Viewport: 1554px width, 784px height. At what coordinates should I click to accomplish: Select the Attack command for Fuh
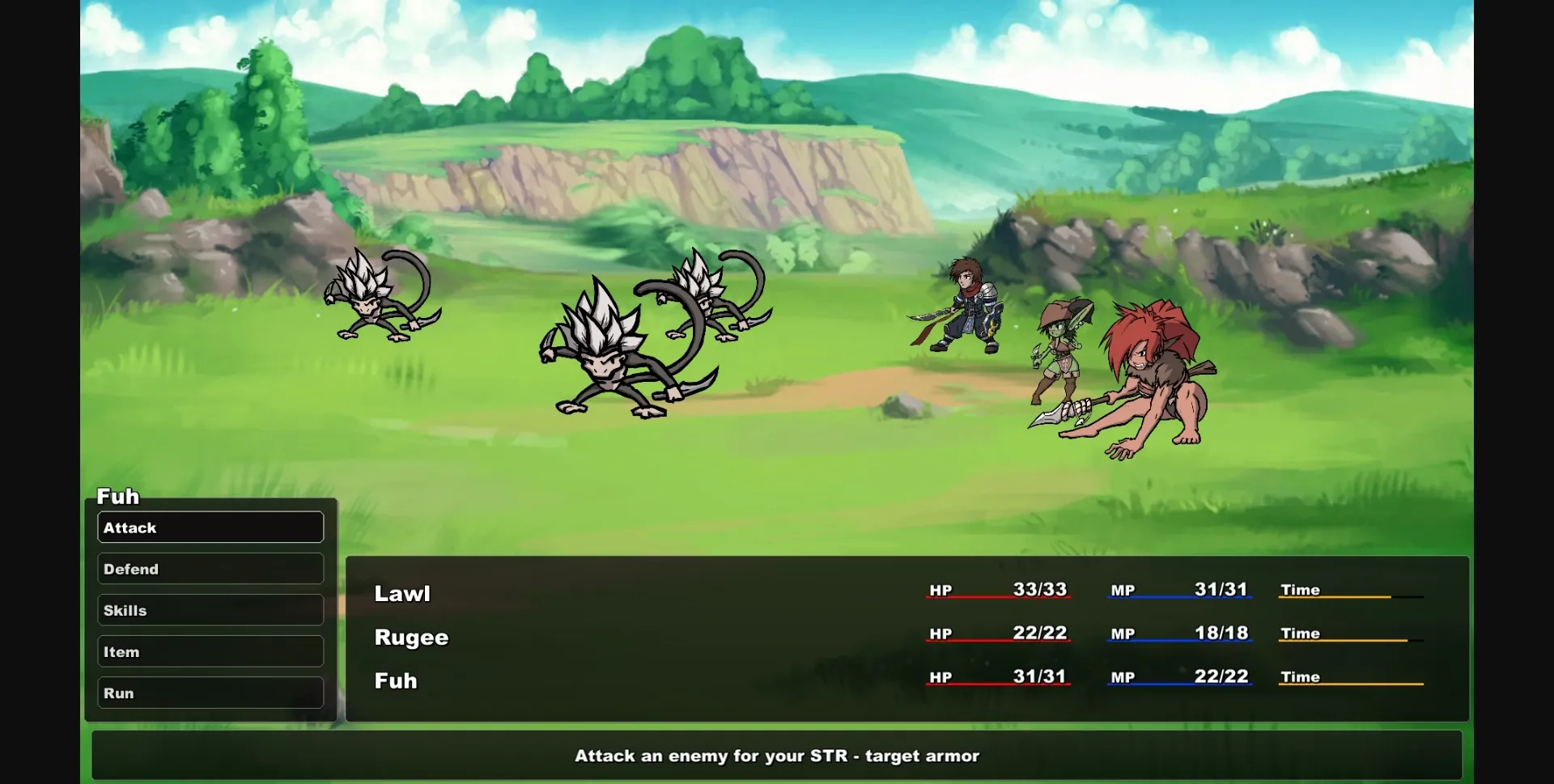210,527
